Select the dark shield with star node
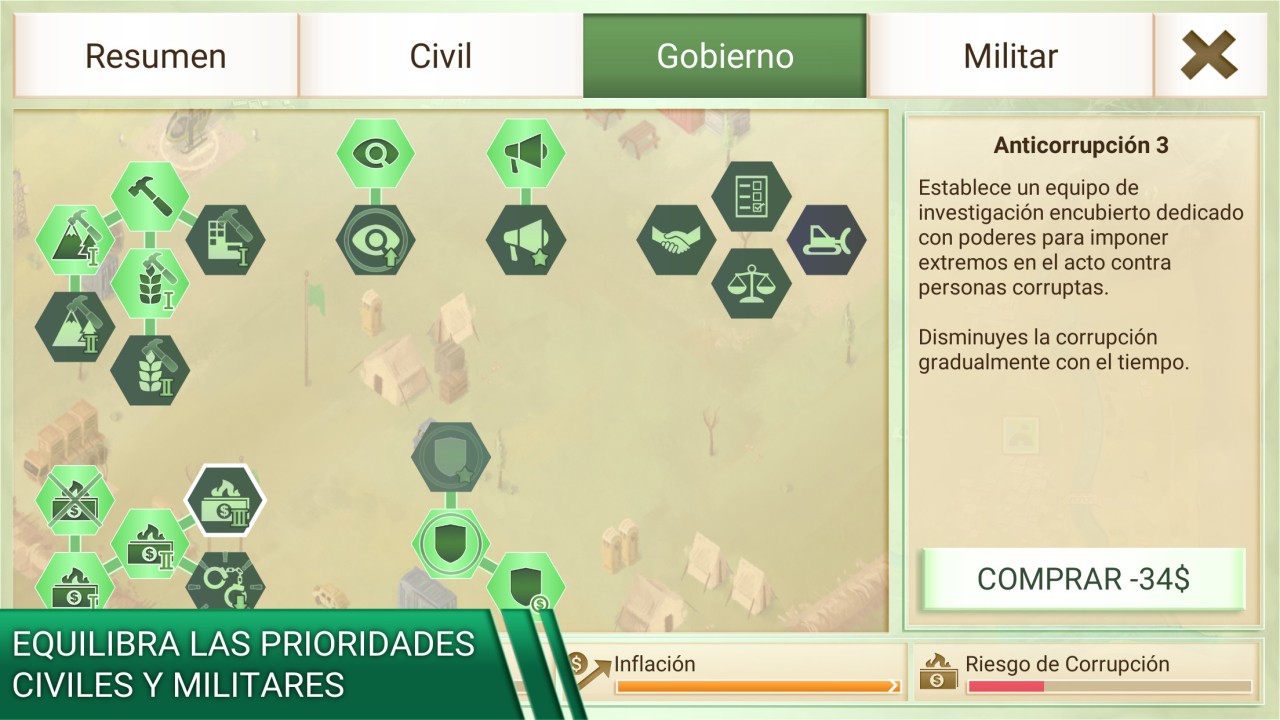The width and height of the screenshot is (1280, 720). tap(451, 457)
